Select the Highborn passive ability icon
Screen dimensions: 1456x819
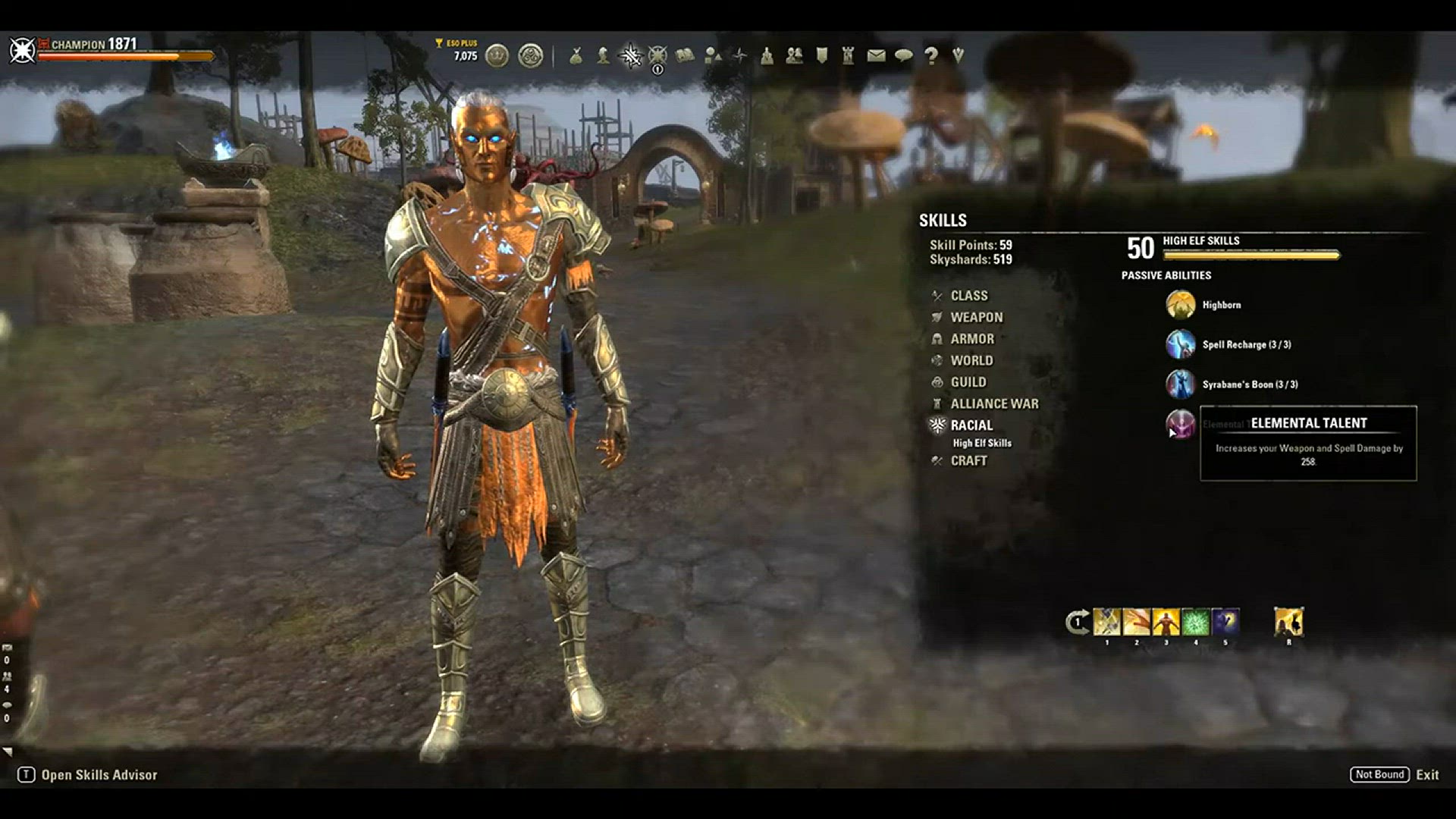click(x=1180, y=305)
